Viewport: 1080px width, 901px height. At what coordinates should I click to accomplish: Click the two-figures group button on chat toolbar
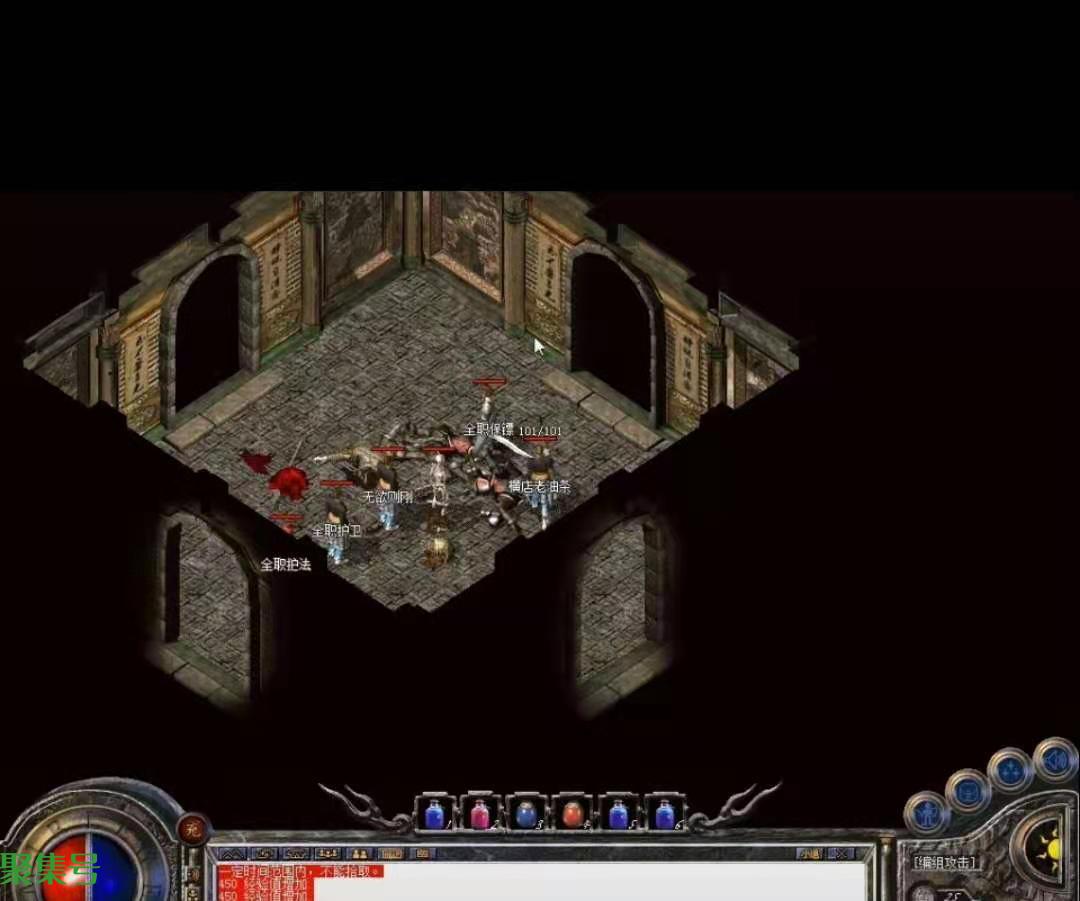pos(359,854)
